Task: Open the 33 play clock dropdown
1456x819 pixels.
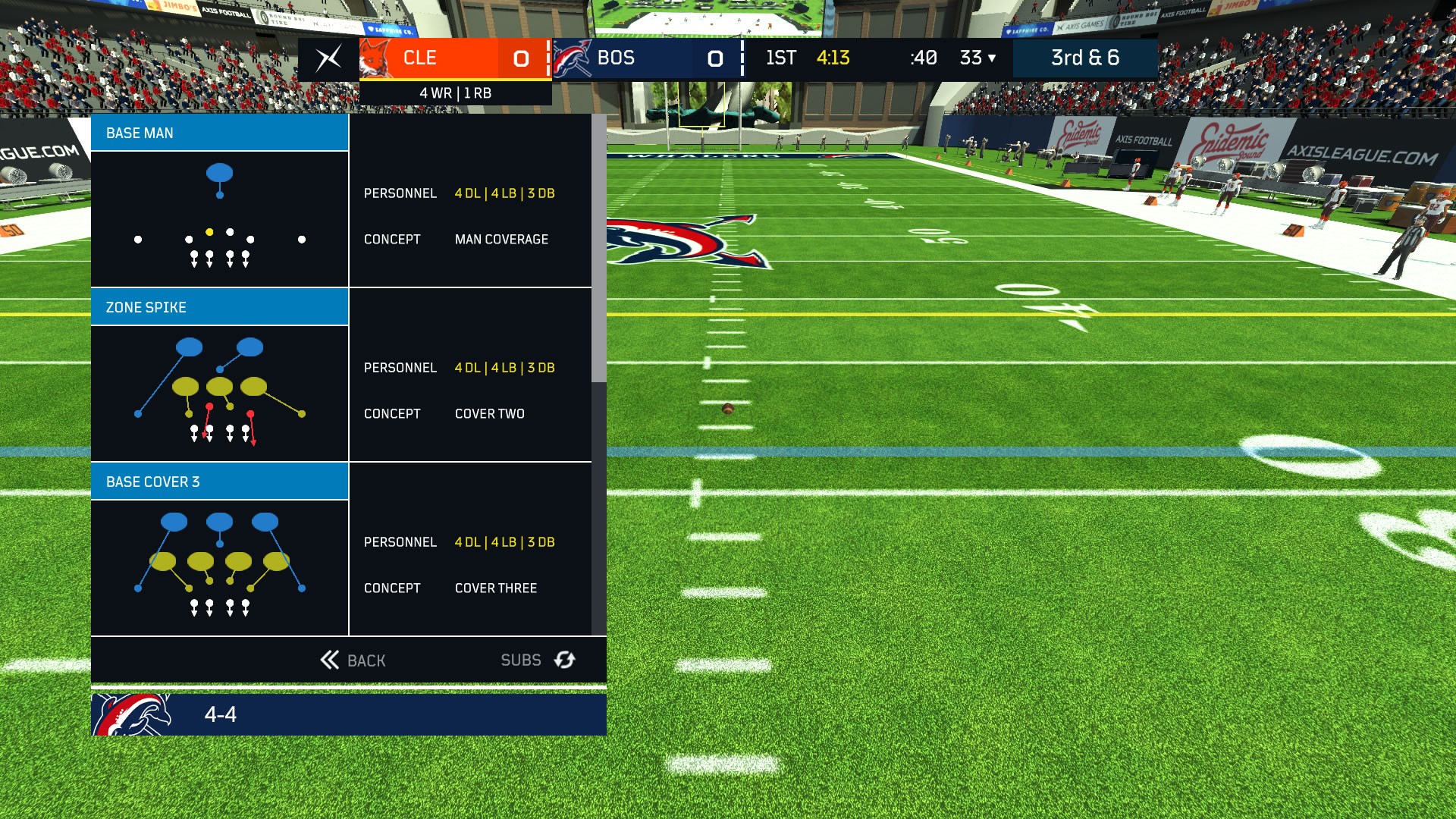Action: pyautogui.click(x=977, y=57)
